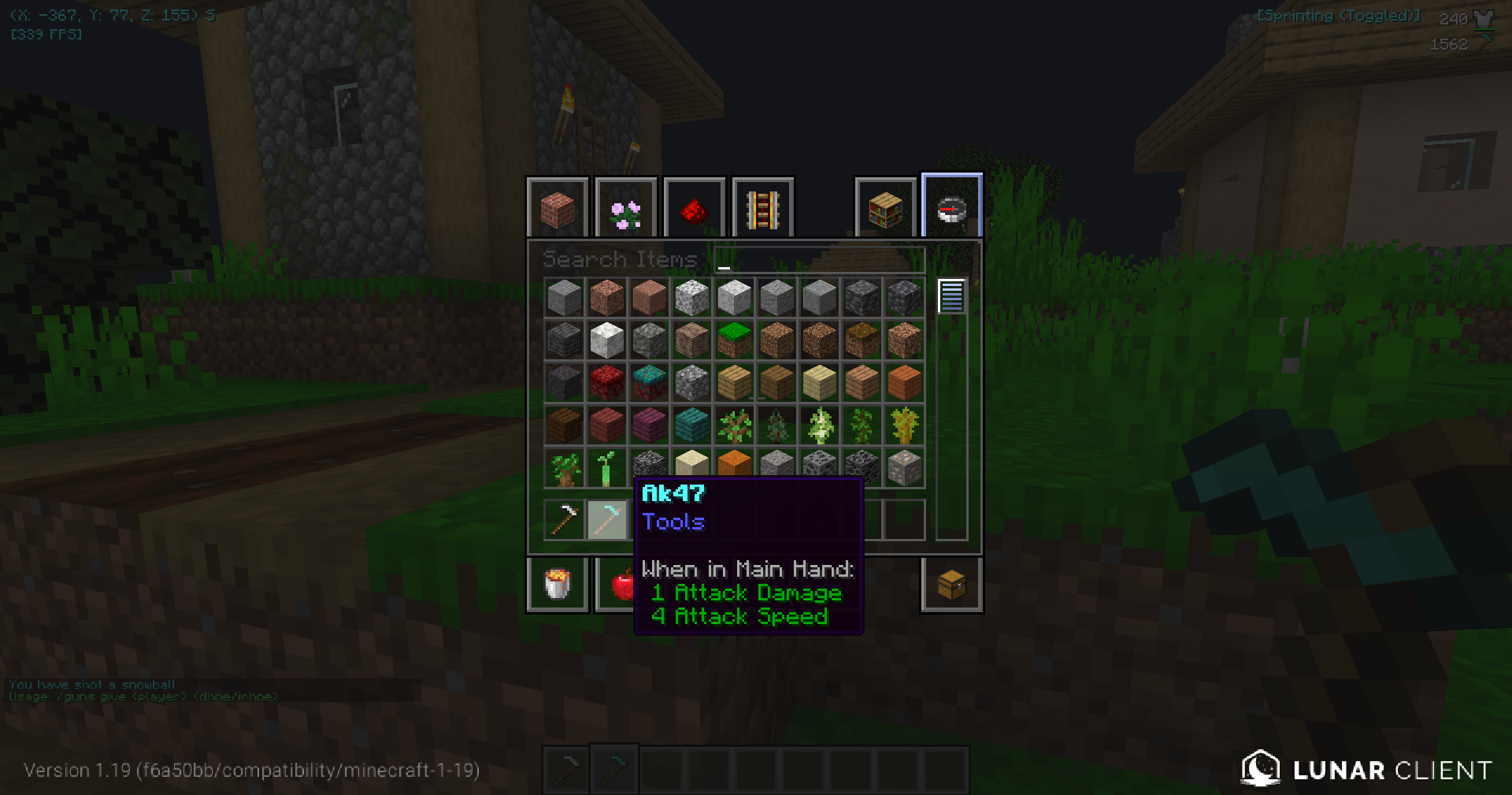Click the redstone block in the item grid
Viewport: 1512px width, 795px height.
click(606, 382)
